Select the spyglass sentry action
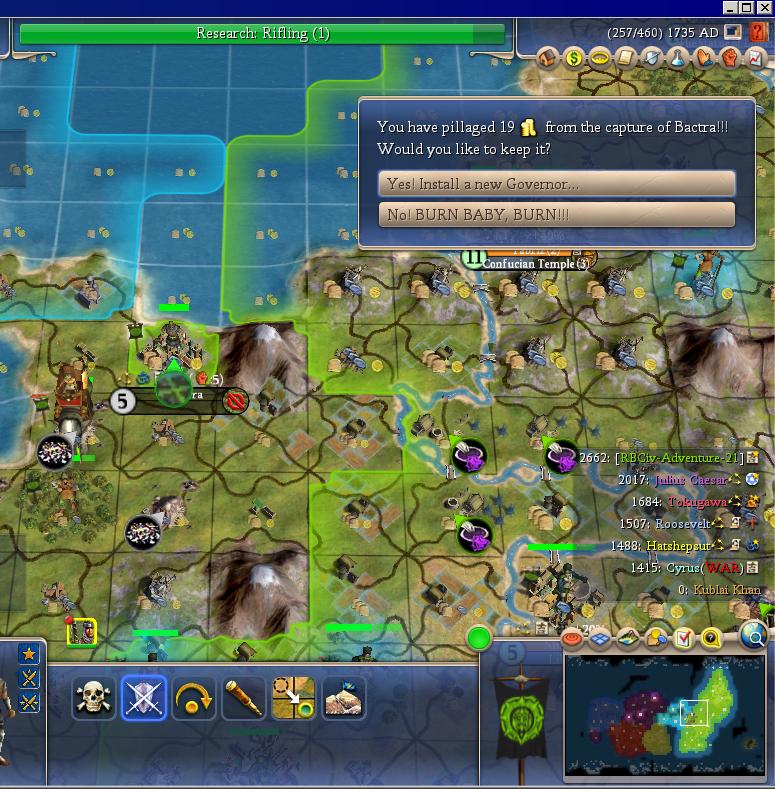Image resolution: width=775 pixels, height=793 pixels. tap(243, 698)
